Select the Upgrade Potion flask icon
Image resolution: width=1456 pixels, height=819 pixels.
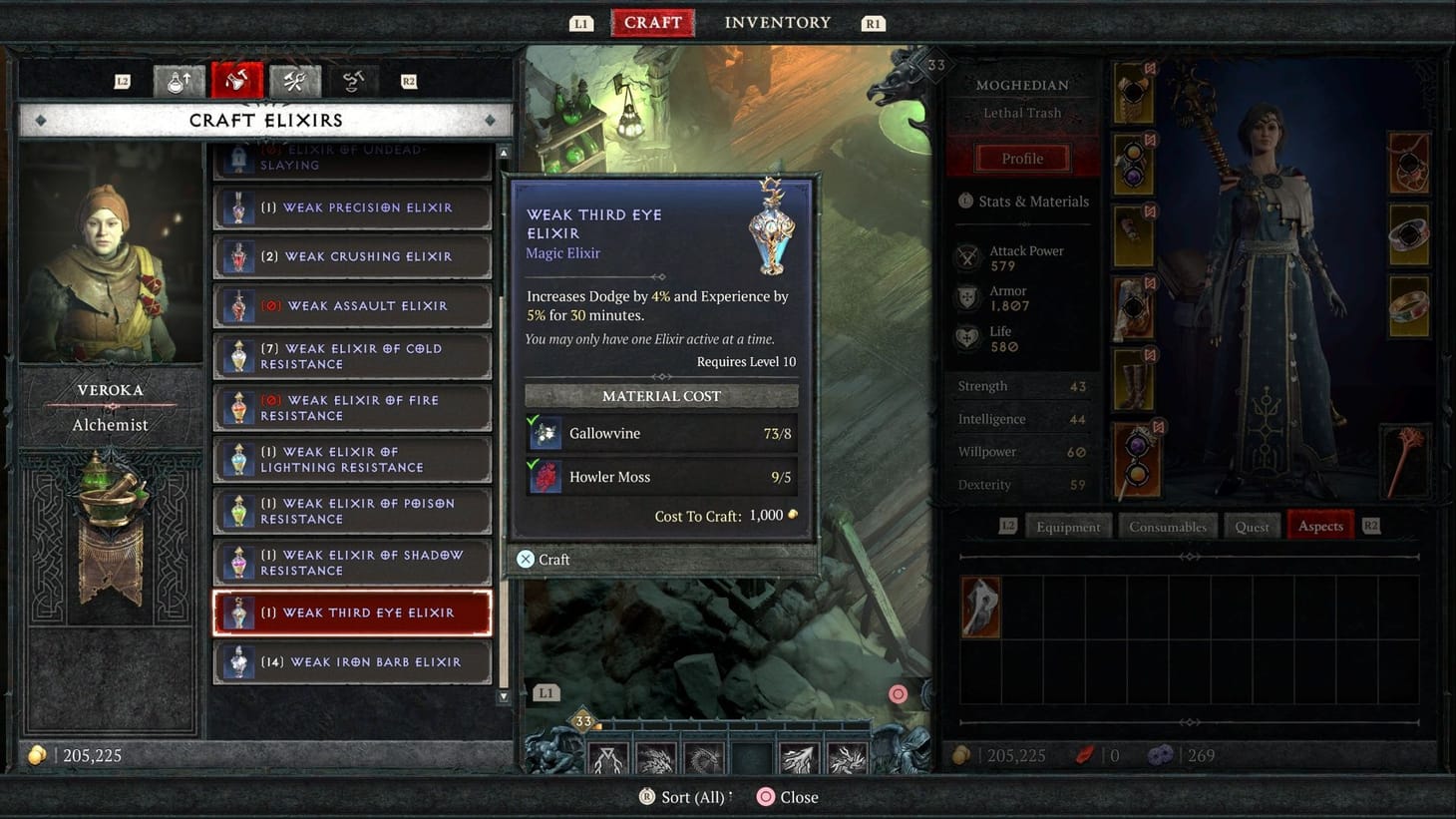pos(179,80)
